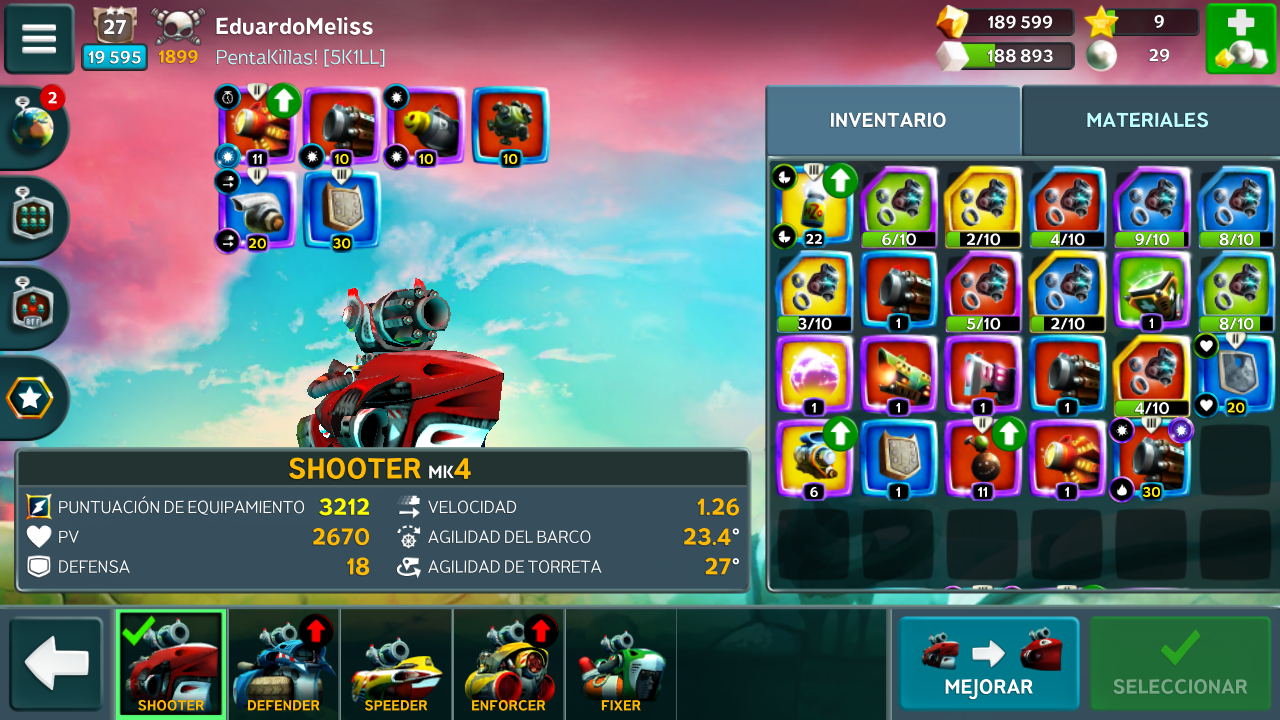Buy more currency with green plus button
This screenshot has height=720, width=1280.
click(x=1240, y=39)
